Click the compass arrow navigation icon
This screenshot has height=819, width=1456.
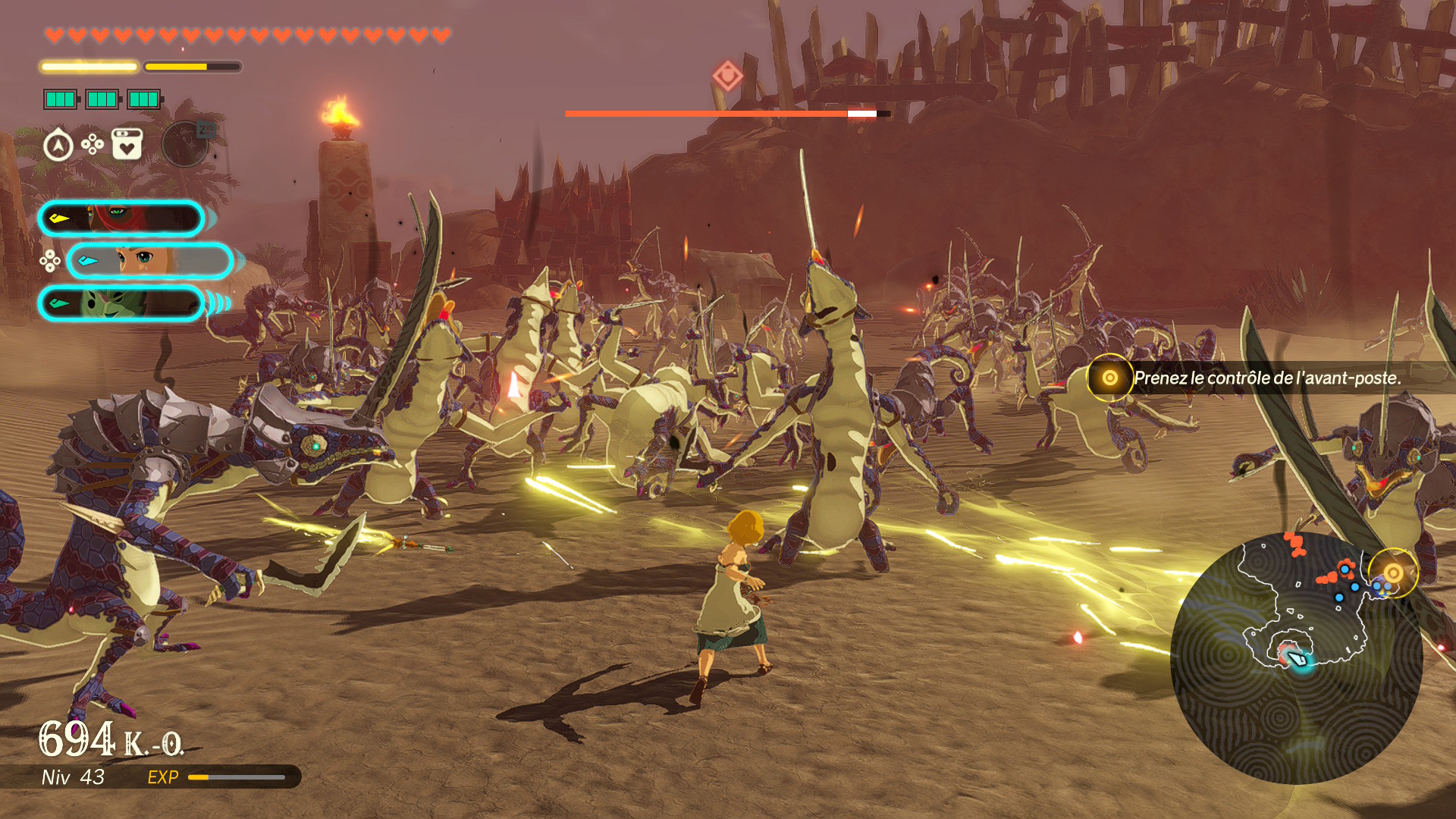(58, 145)
